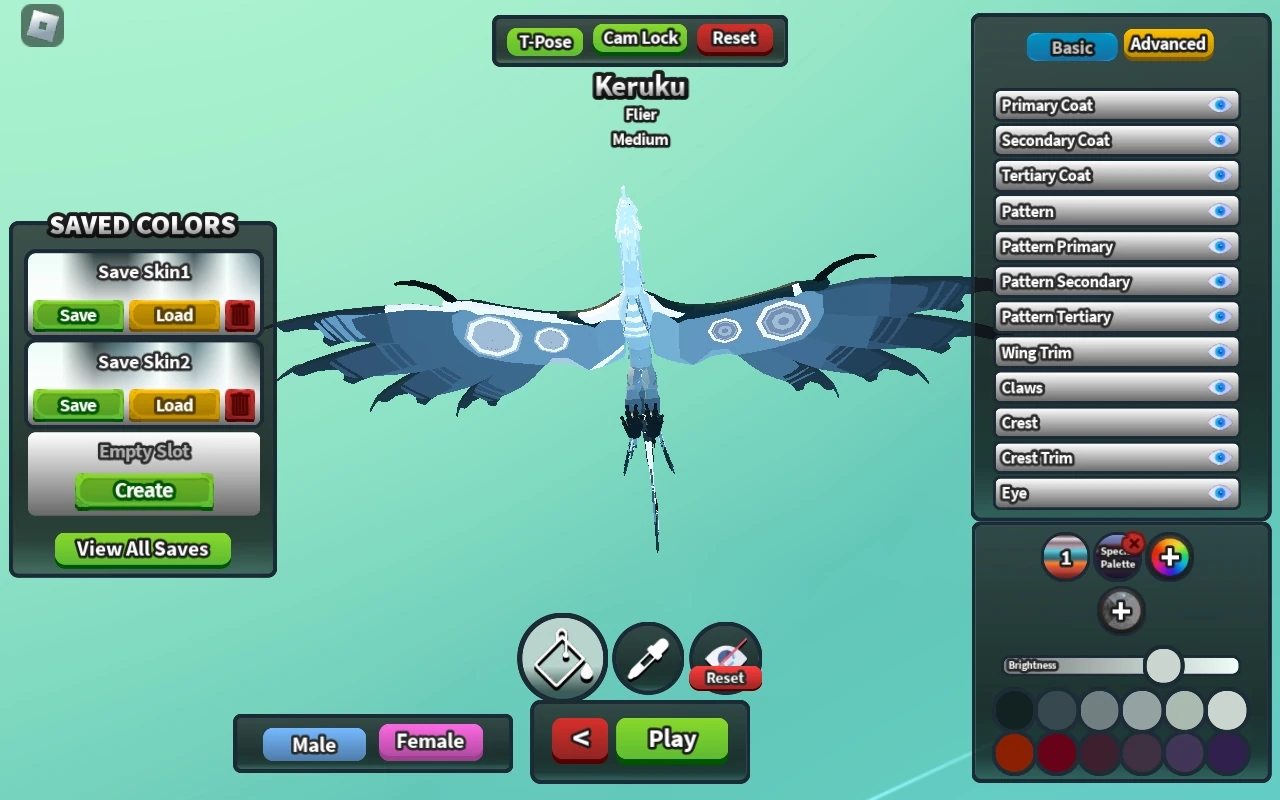
Task: Select the eyedropper color picker tool
Action: pyautogui.click(x=646, y=658)
